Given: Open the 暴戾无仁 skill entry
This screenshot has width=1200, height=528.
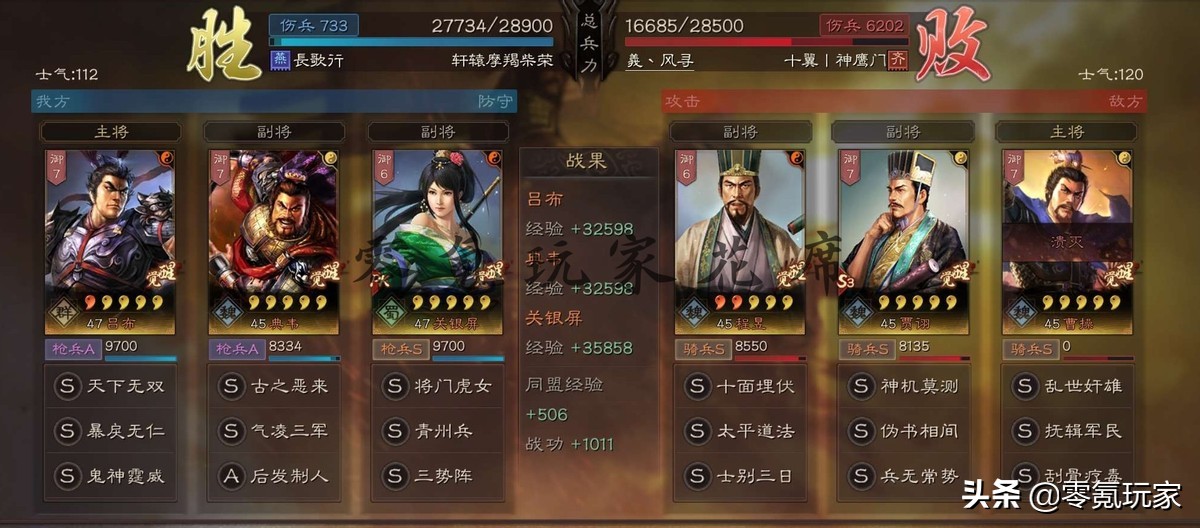Looking at the screenshot, I should point(110,431).
